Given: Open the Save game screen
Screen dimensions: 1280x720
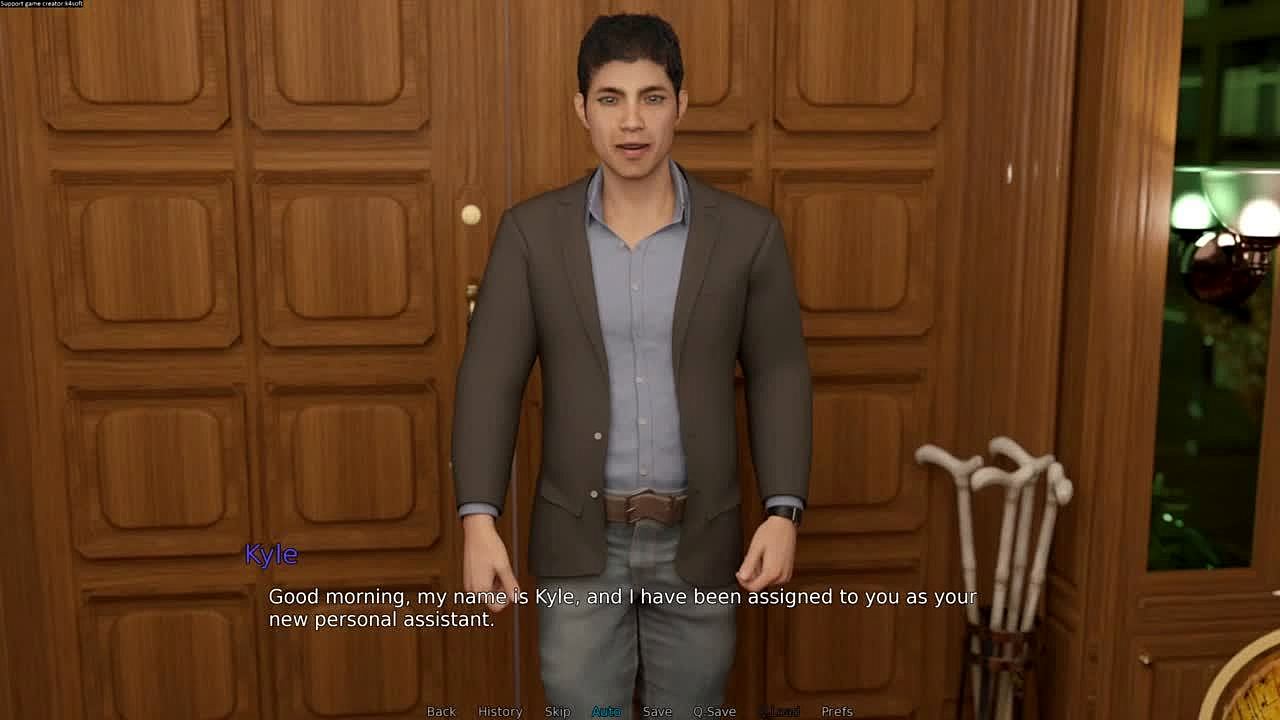Looking at the screenshot, I should [x=657, y=711].
